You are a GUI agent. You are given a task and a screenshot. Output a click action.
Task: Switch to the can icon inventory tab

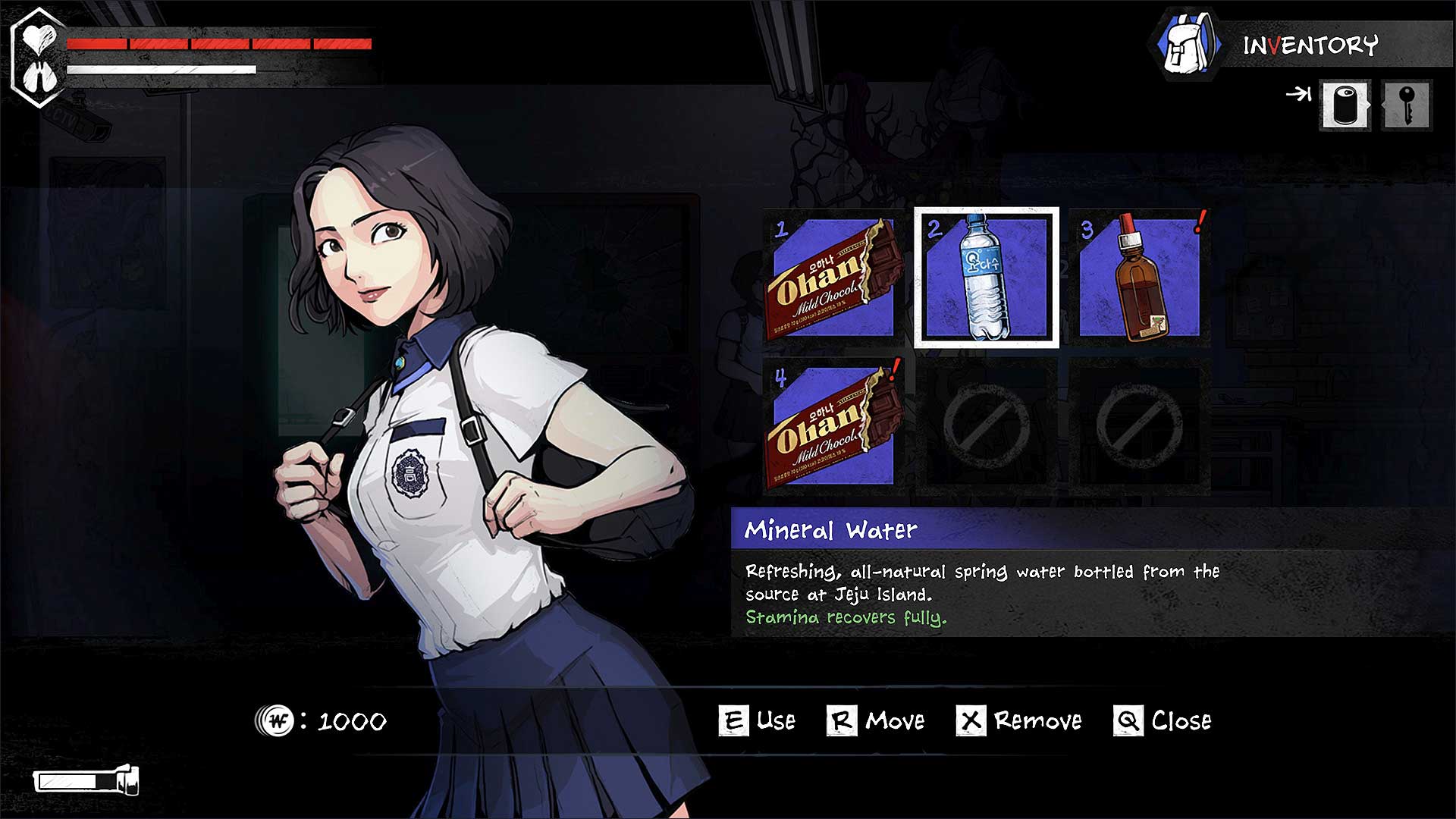point(1345,105)
